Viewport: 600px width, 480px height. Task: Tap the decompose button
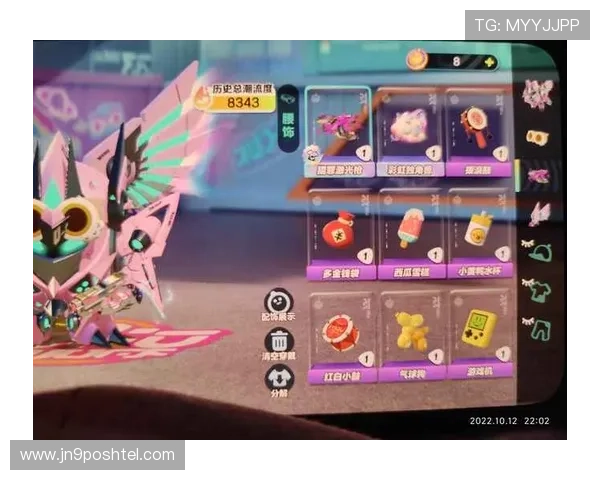coord(278,381)
